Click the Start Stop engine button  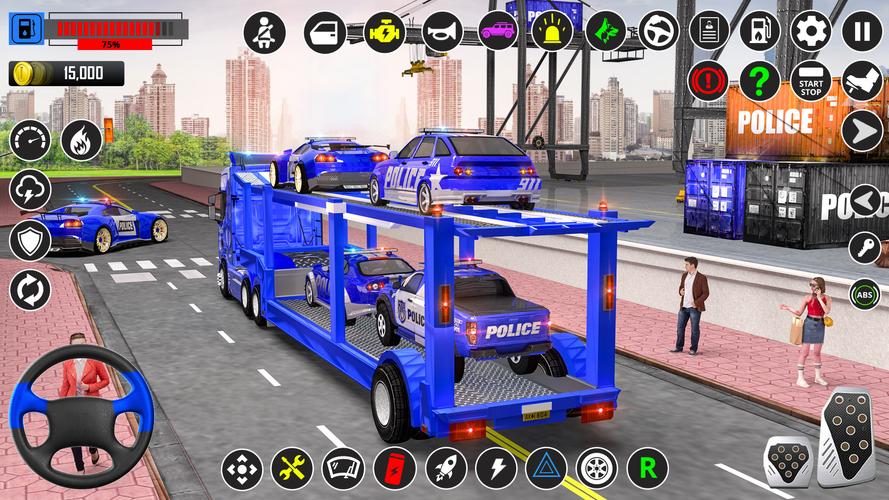point(811,81)
